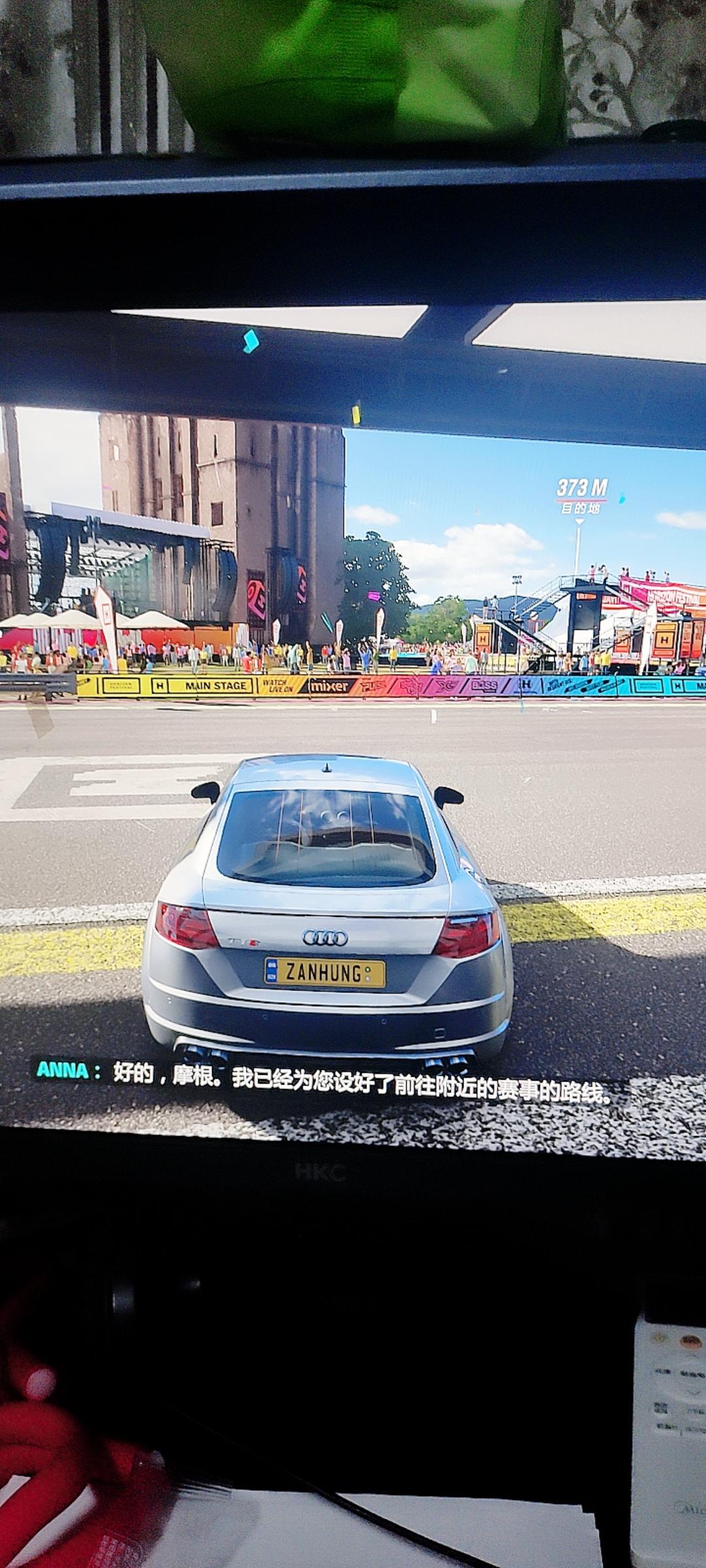This screenshot has width=706, height=1568.
Task: Select the 373 M destination waypoint marker
Action: (580, 497)
